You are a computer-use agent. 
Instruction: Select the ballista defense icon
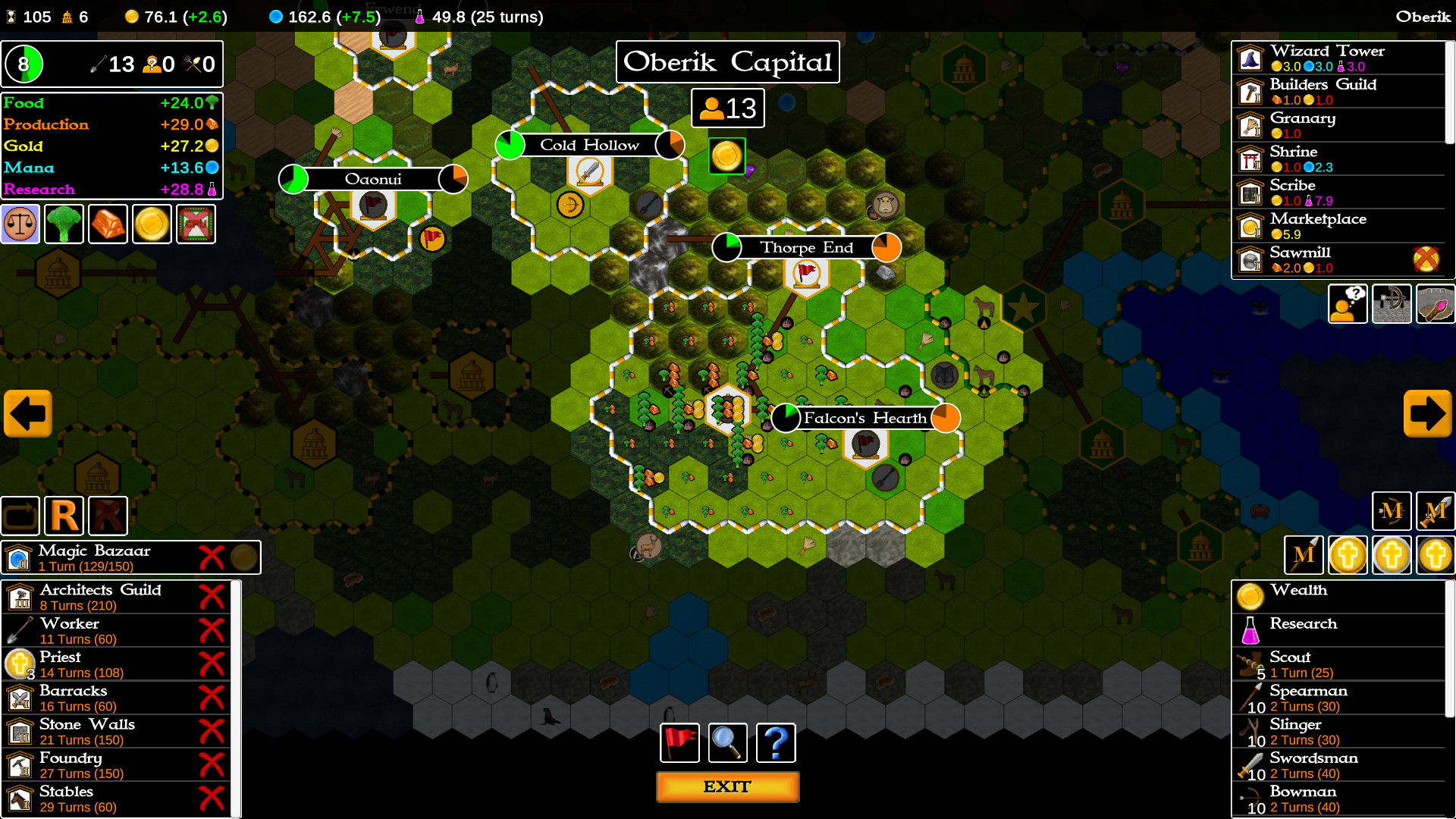pos(1392,303)
